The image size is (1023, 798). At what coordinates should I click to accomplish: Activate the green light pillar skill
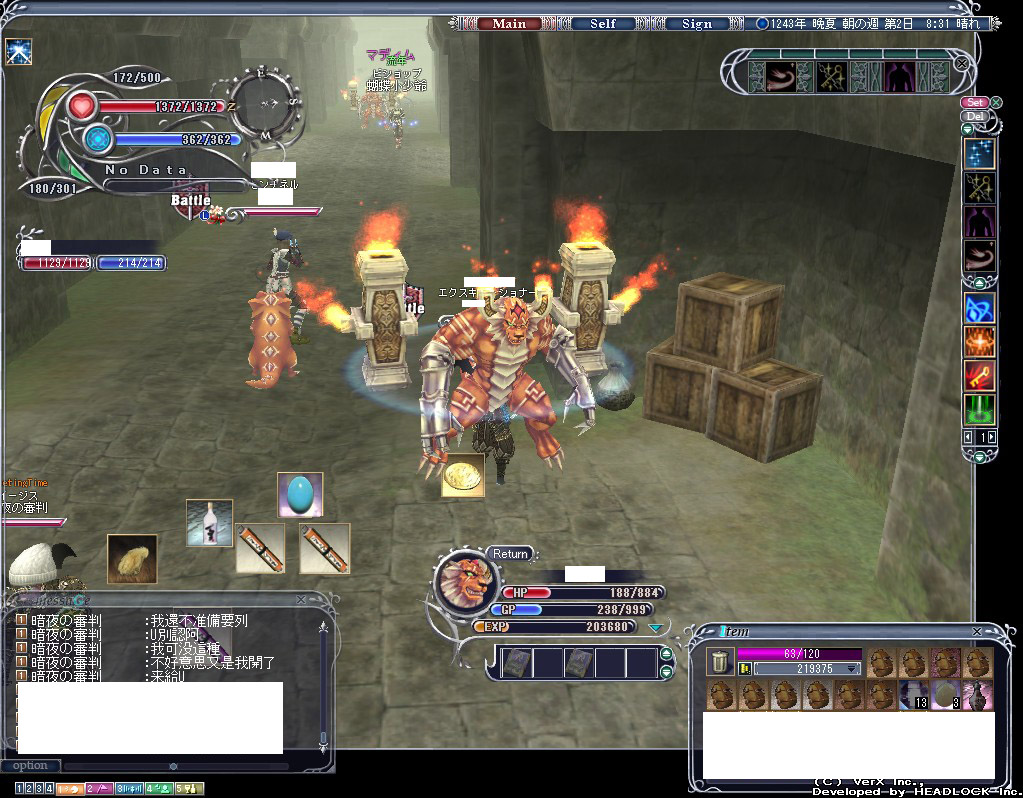pyautogui.click(x=979, y=410)
